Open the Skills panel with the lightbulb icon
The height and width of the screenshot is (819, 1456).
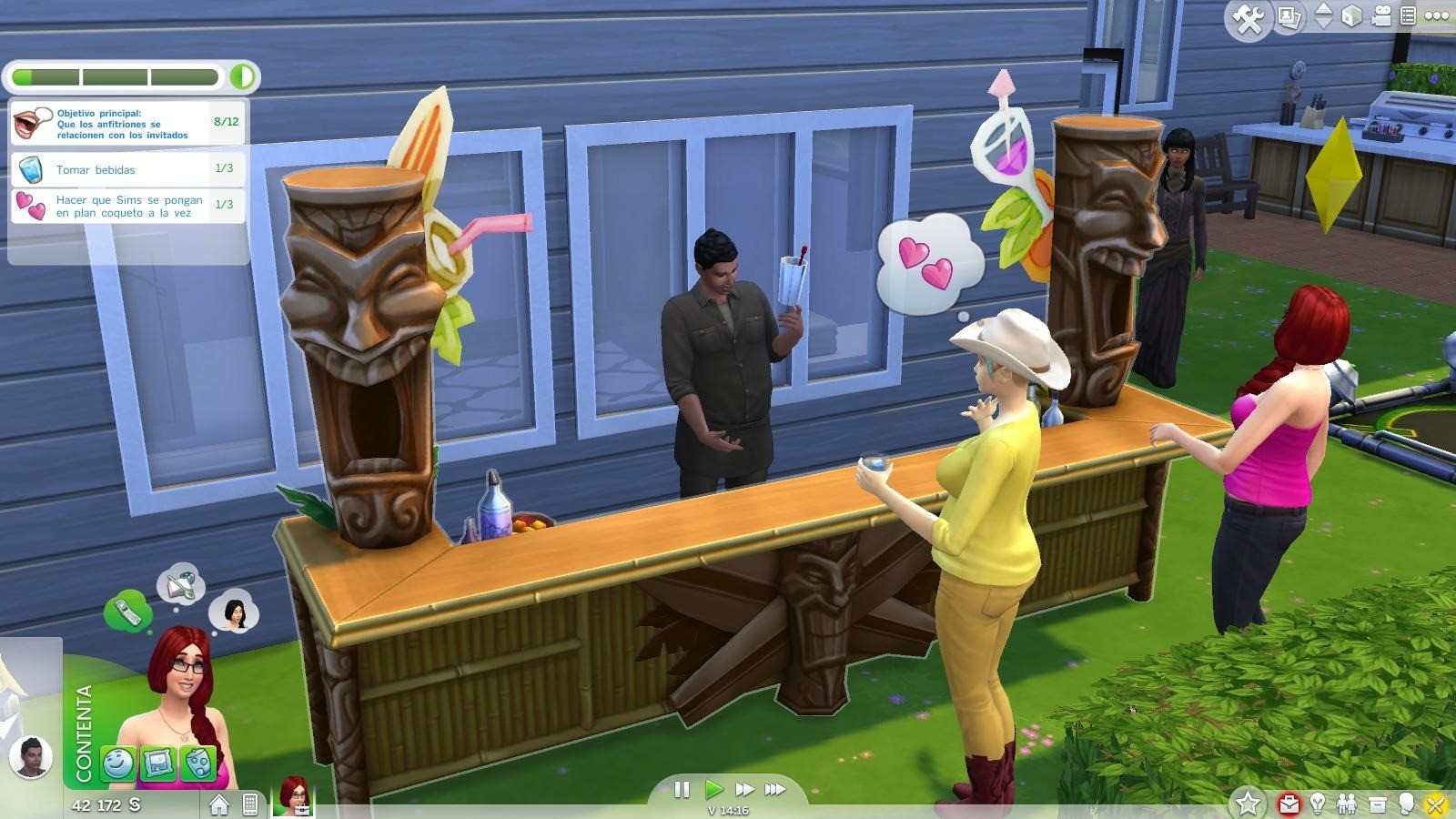[x=1318, y=803]
